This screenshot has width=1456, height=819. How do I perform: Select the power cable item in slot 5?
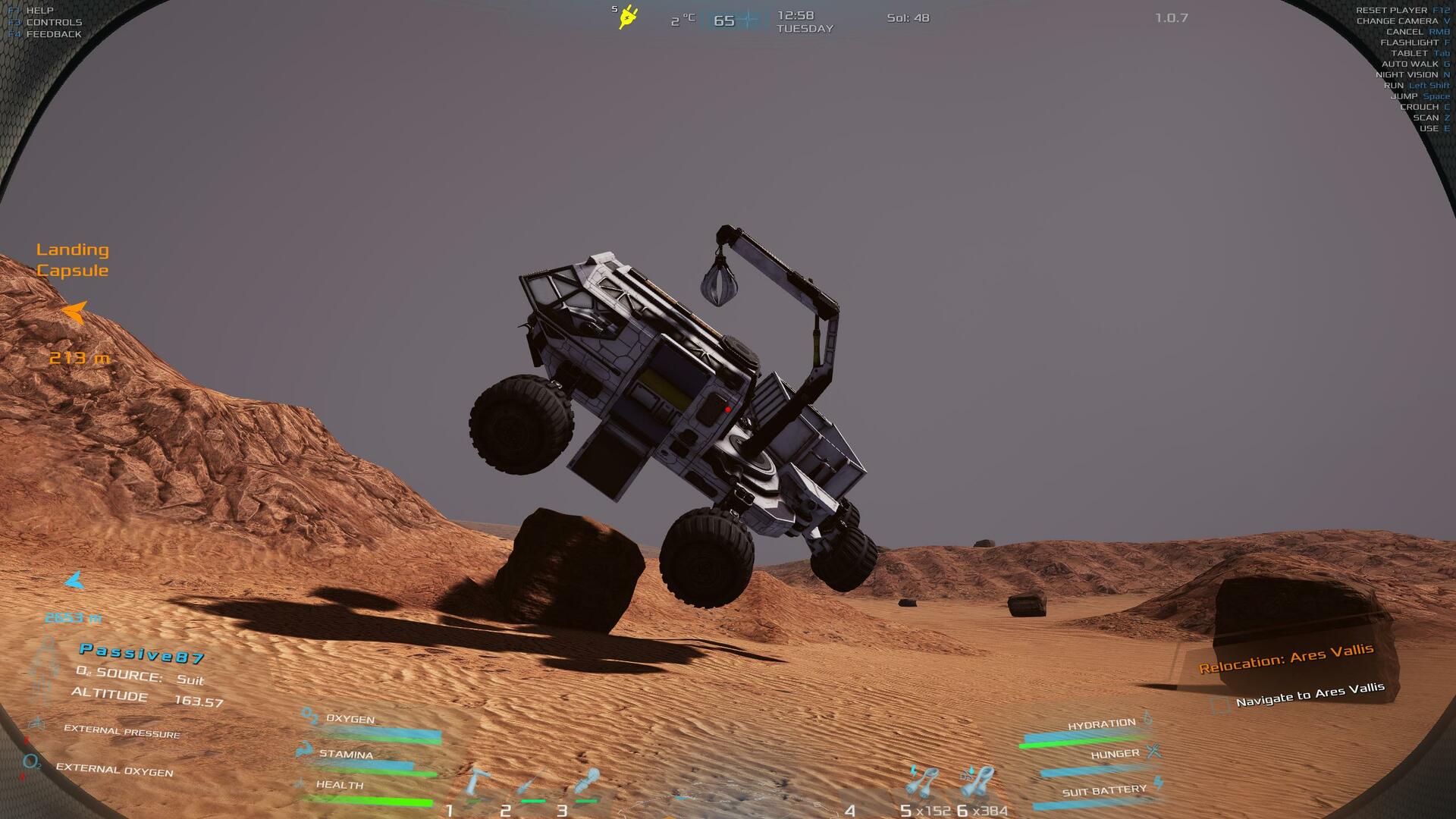tap(923, 781)
